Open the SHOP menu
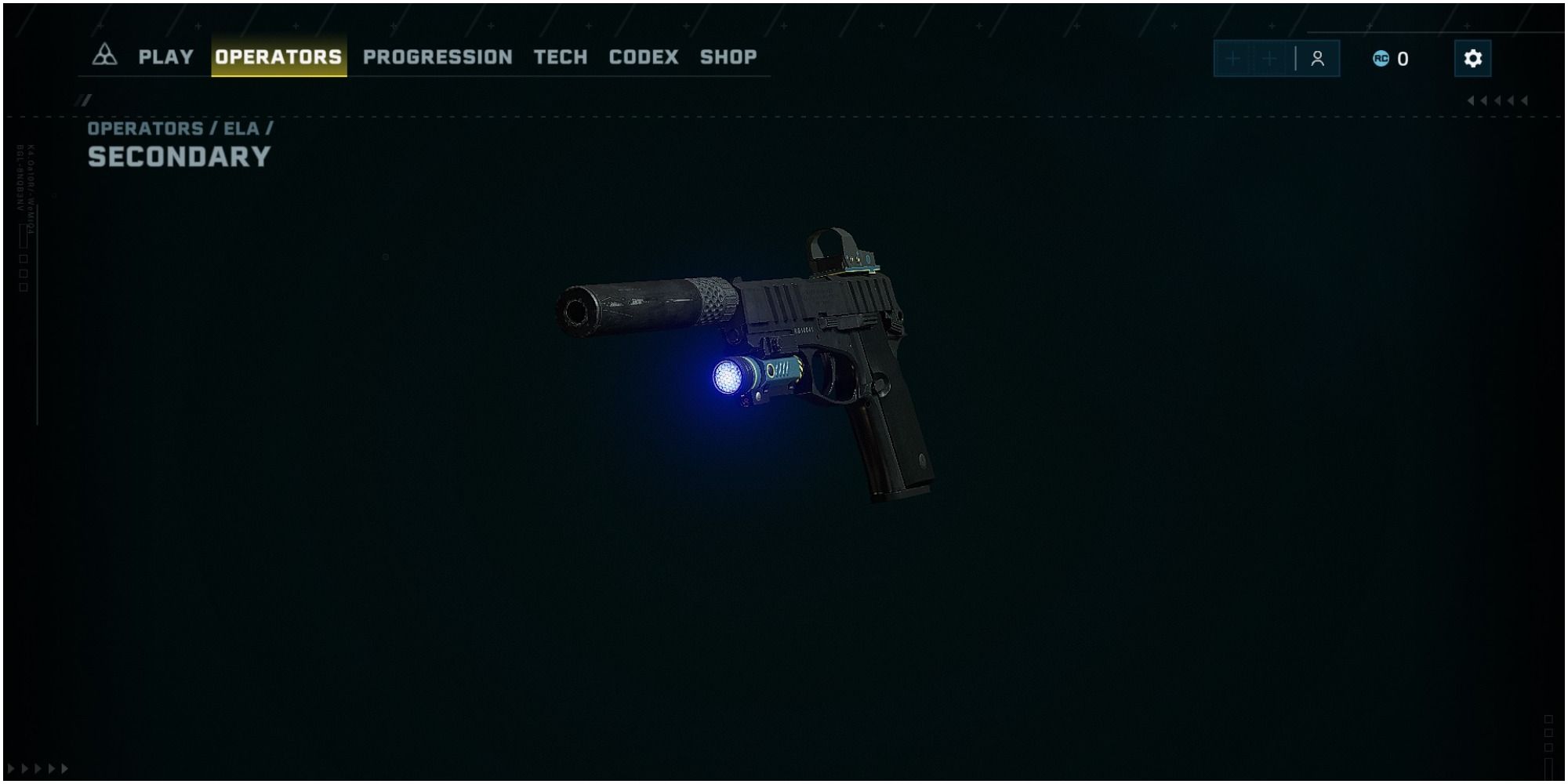The height and width of the screenshot is (784, 1568). pyautogui.click(x=728, y=56)
